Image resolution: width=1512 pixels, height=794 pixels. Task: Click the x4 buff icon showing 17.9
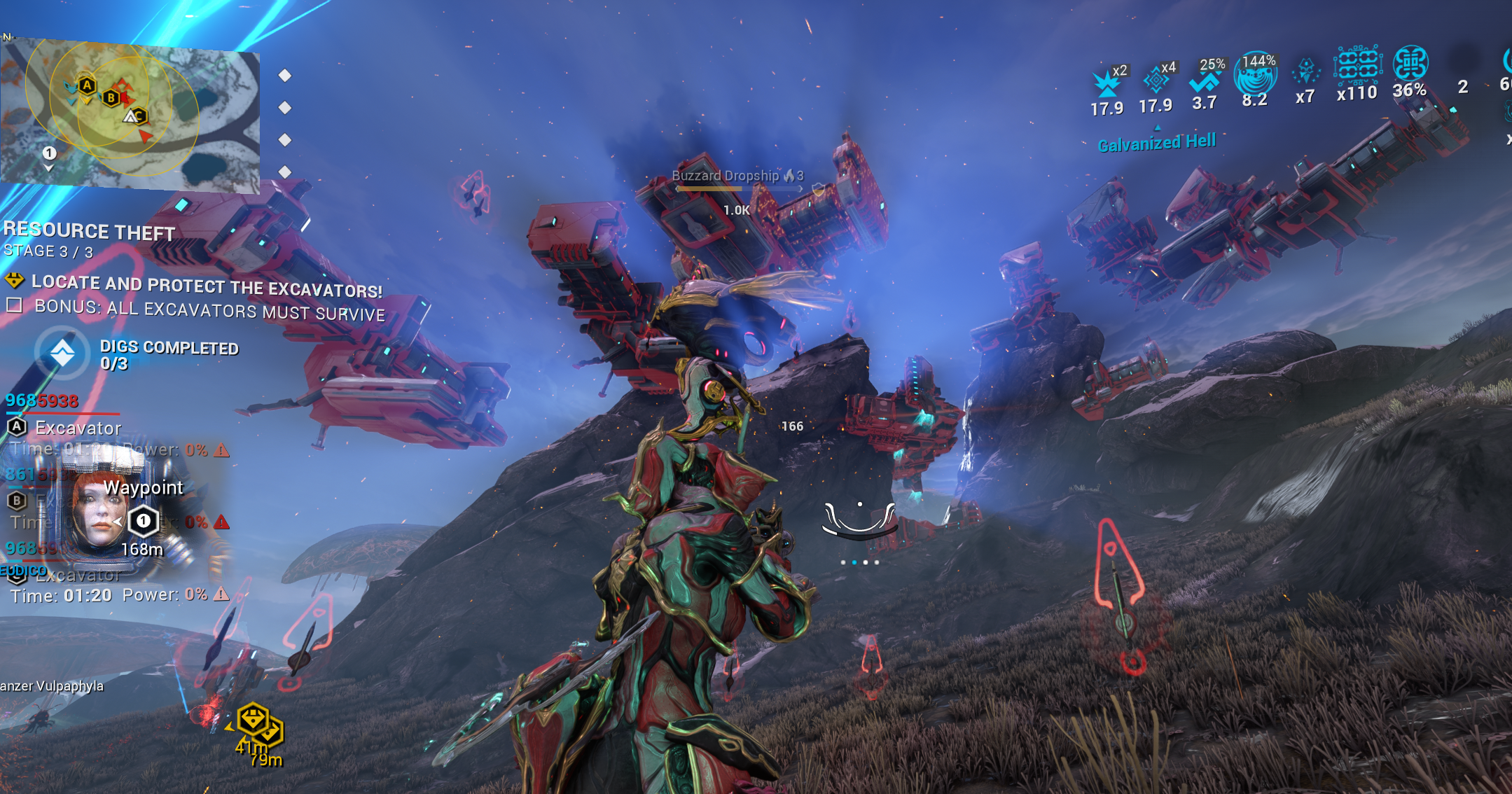pos(1156,81)
